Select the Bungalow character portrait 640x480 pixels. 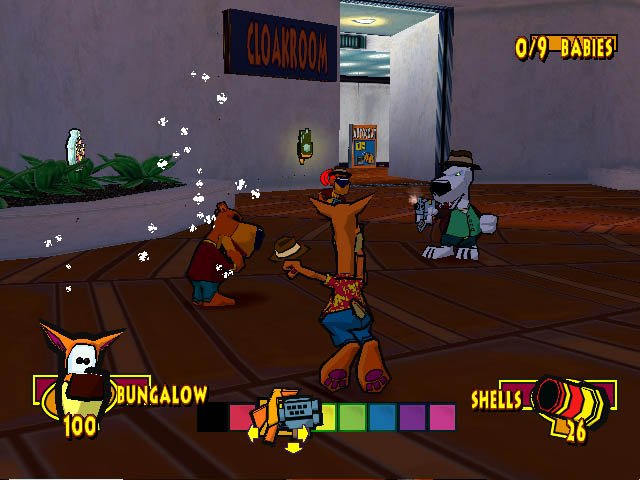[80, 372]
